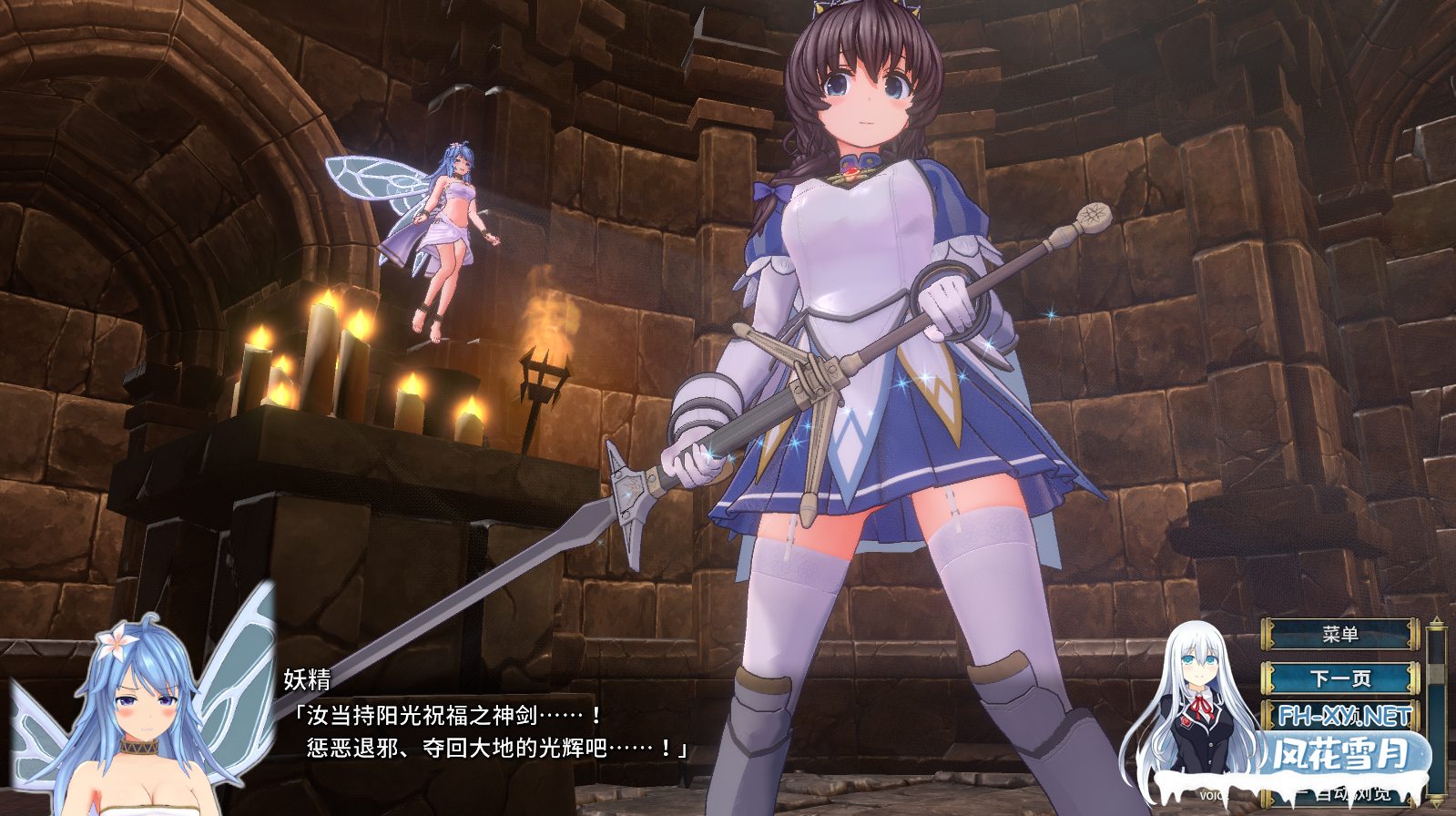
Task: Open the 菜单 menu button
Action: click(x=1339, y=634)
